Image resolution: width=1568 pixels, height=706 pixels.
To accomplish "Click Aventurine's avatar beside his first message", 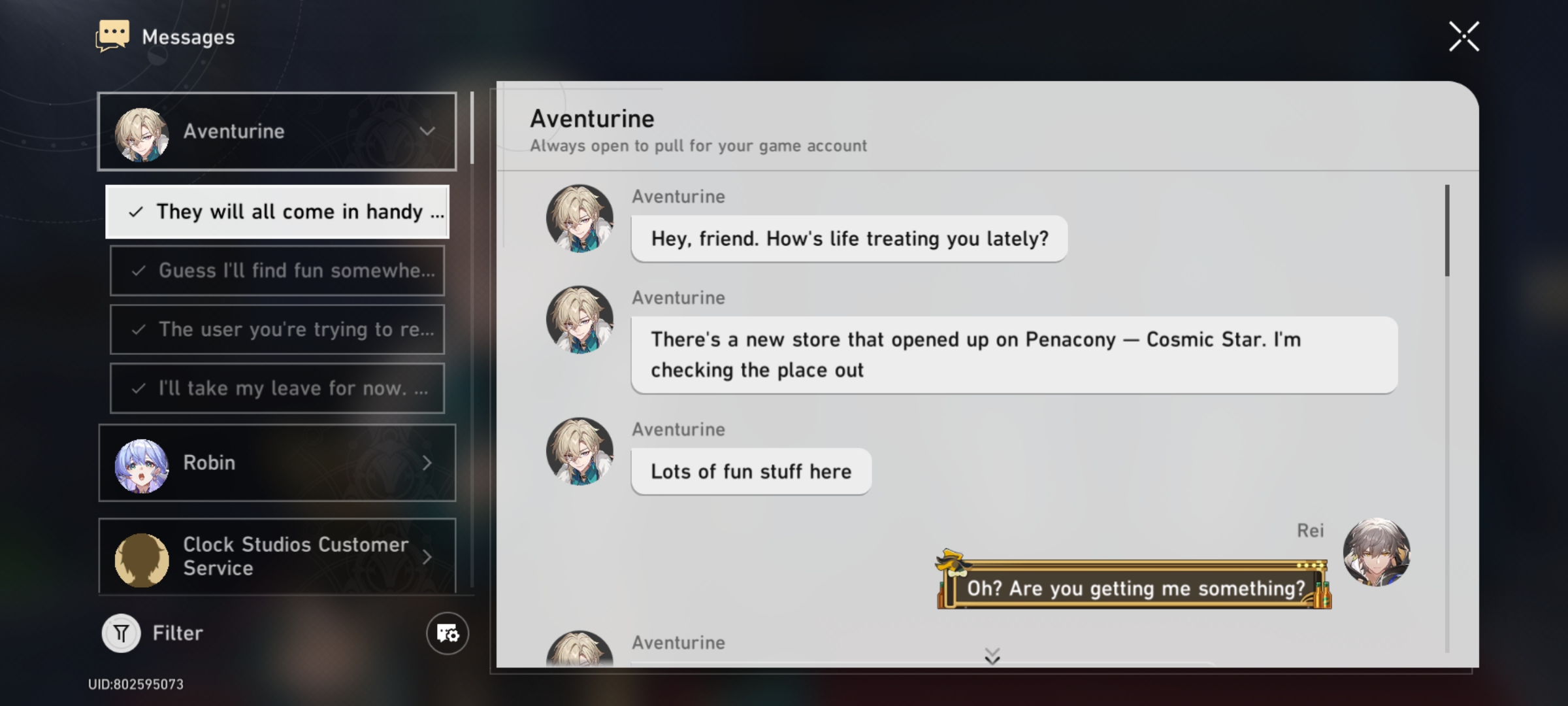I will tap(580, 218).
